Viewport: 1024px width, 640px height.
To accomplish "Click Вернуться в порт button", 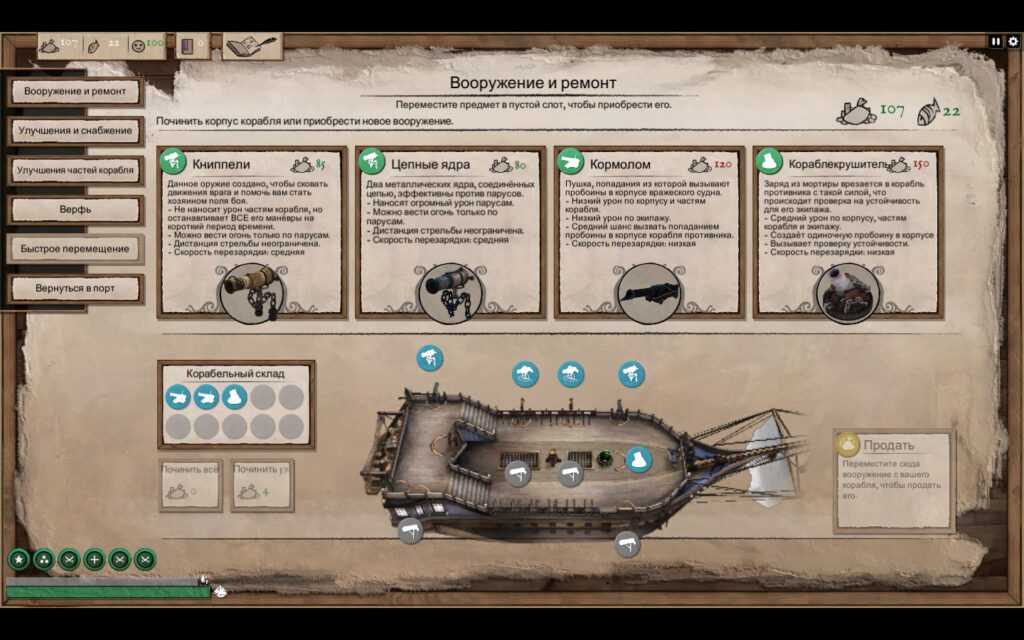I will click(x=75, y=288).
